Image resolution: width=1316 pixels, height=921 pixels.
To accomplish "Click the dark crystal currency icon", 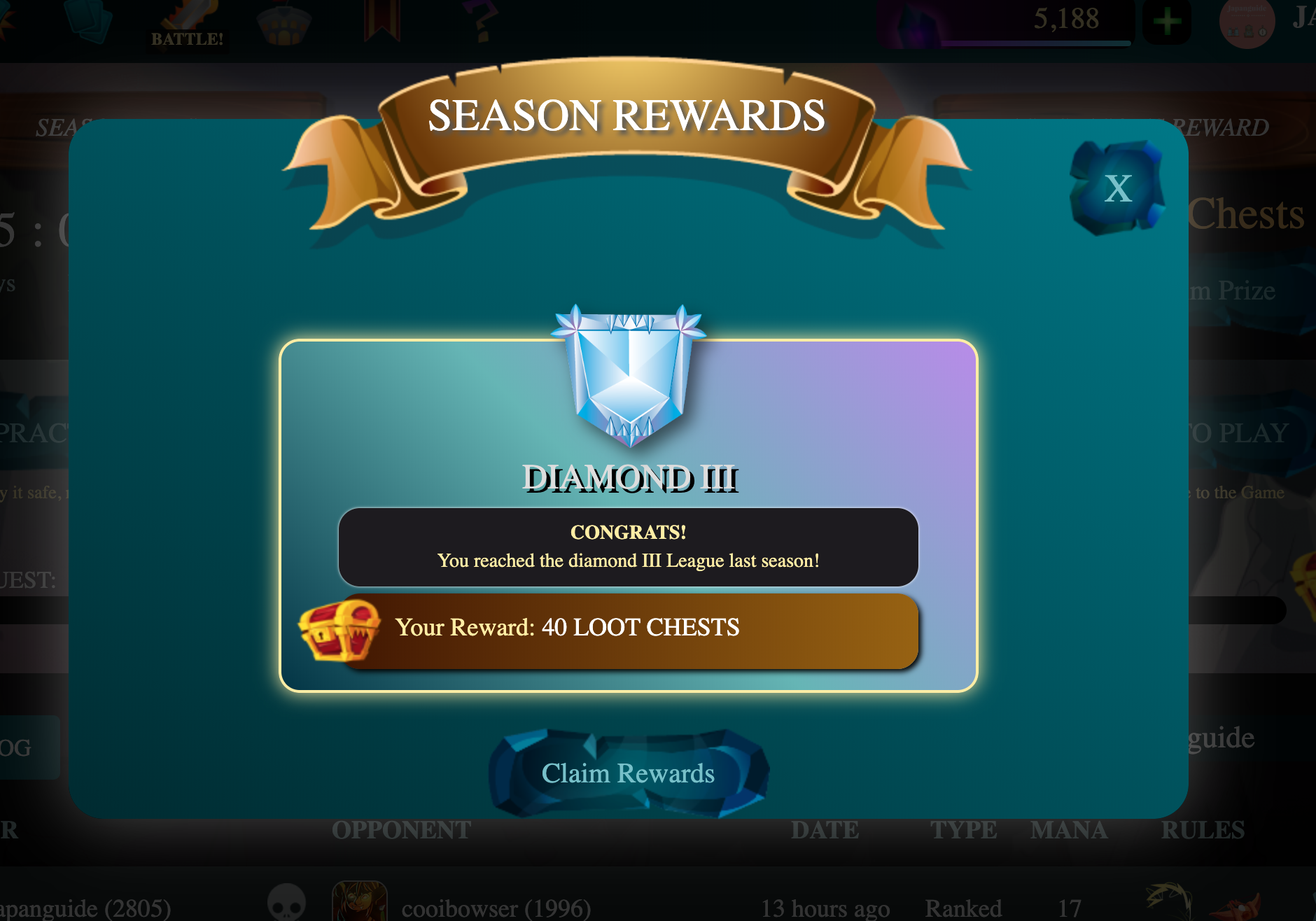I will (x=916, y=20).
